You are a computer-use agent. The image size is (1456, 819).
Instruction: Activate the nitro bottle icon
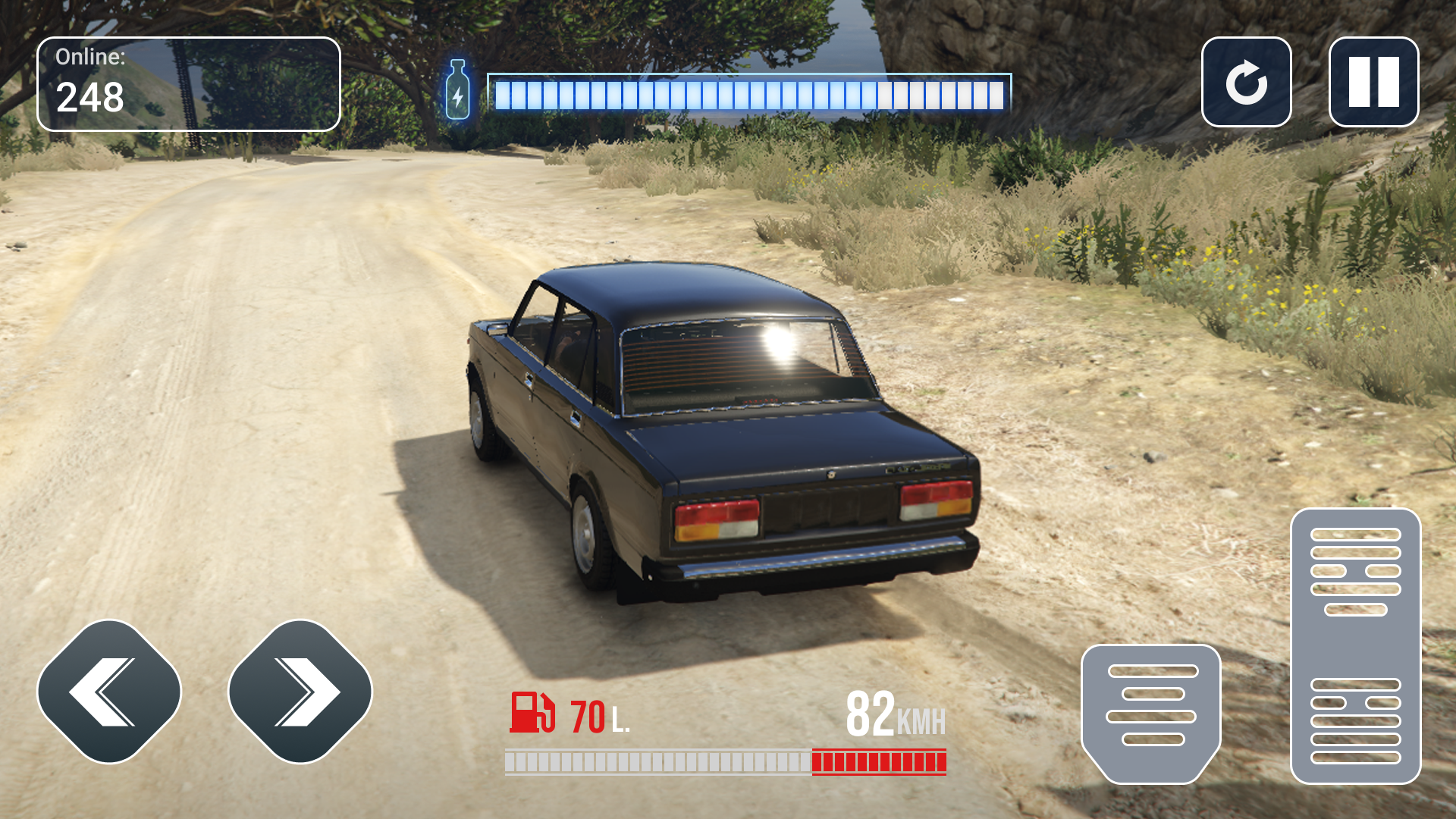tap(457, 91)
